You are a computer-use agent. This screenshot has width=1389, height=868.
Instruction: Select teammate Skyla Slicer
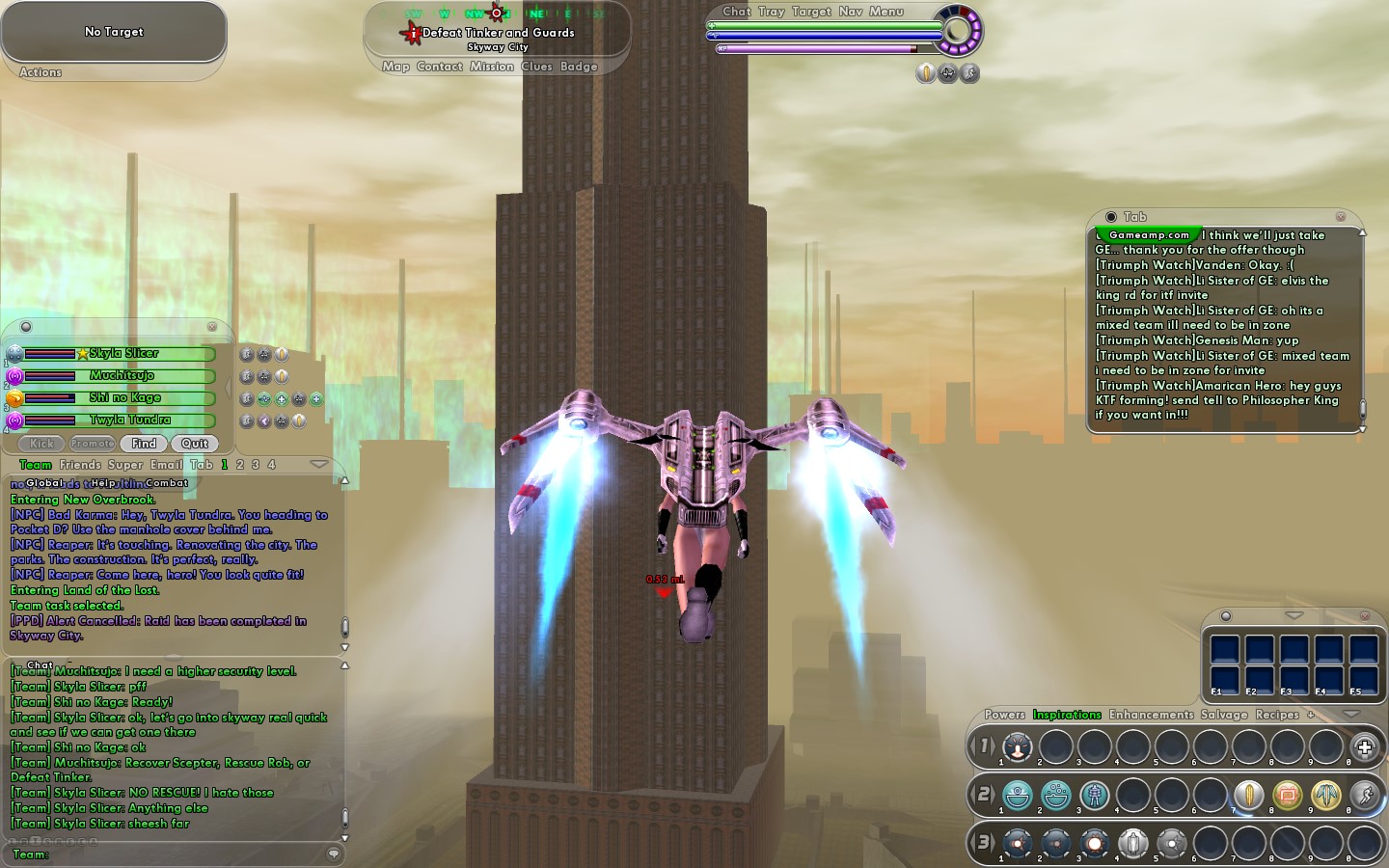point(123,354)
